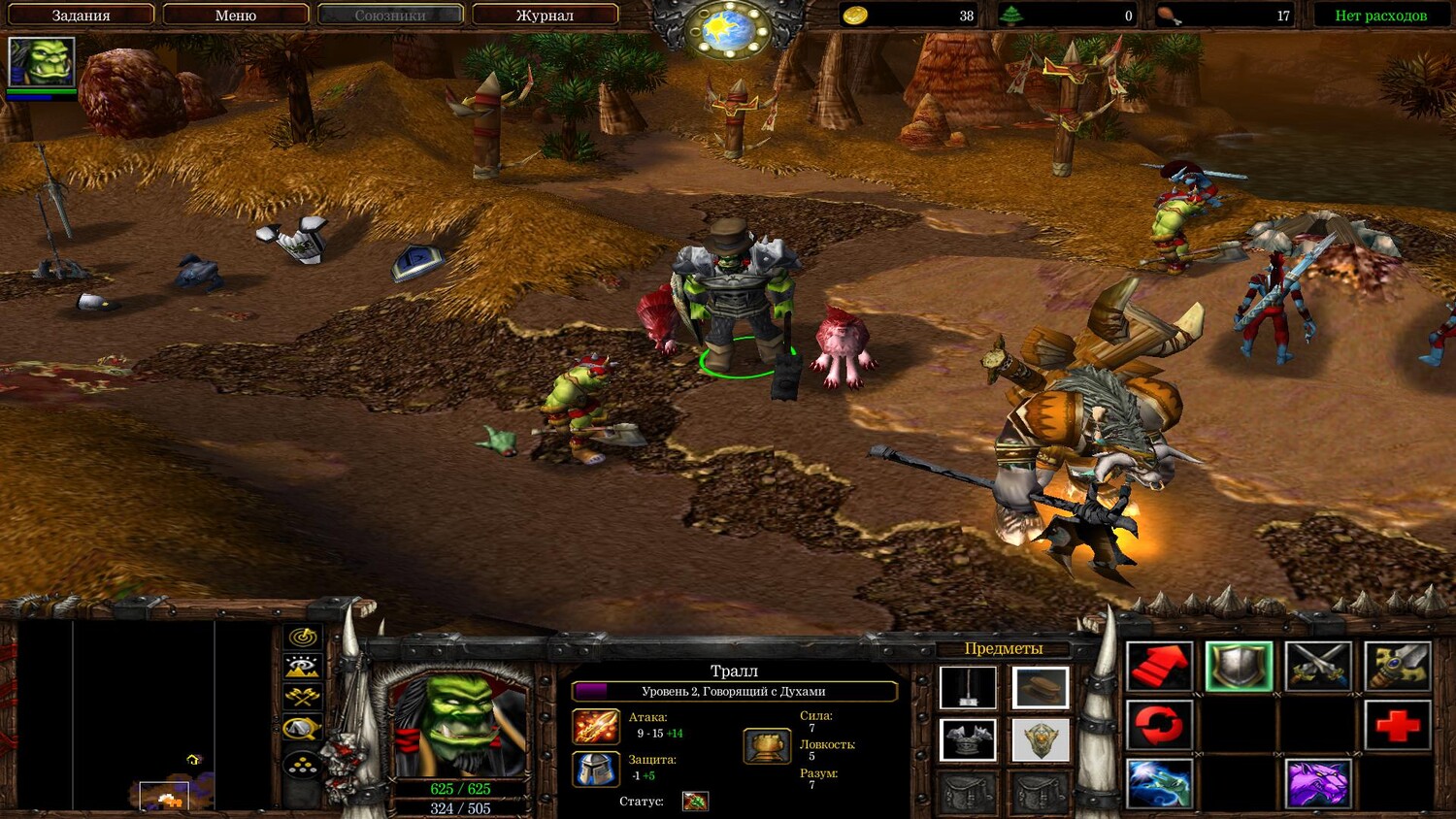Select the brown hat inventory item

[x=1041, y=688]
